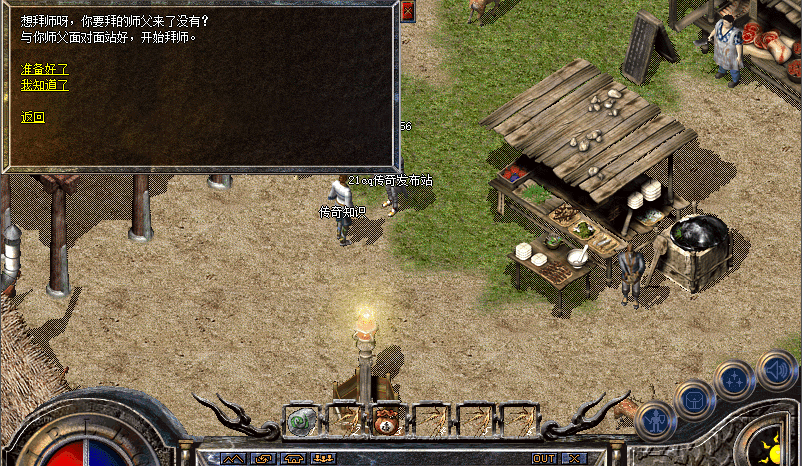This screenshot has width=802, height=466.
Task: Click the X button beside OUT
Action: [x=573, y=458]
